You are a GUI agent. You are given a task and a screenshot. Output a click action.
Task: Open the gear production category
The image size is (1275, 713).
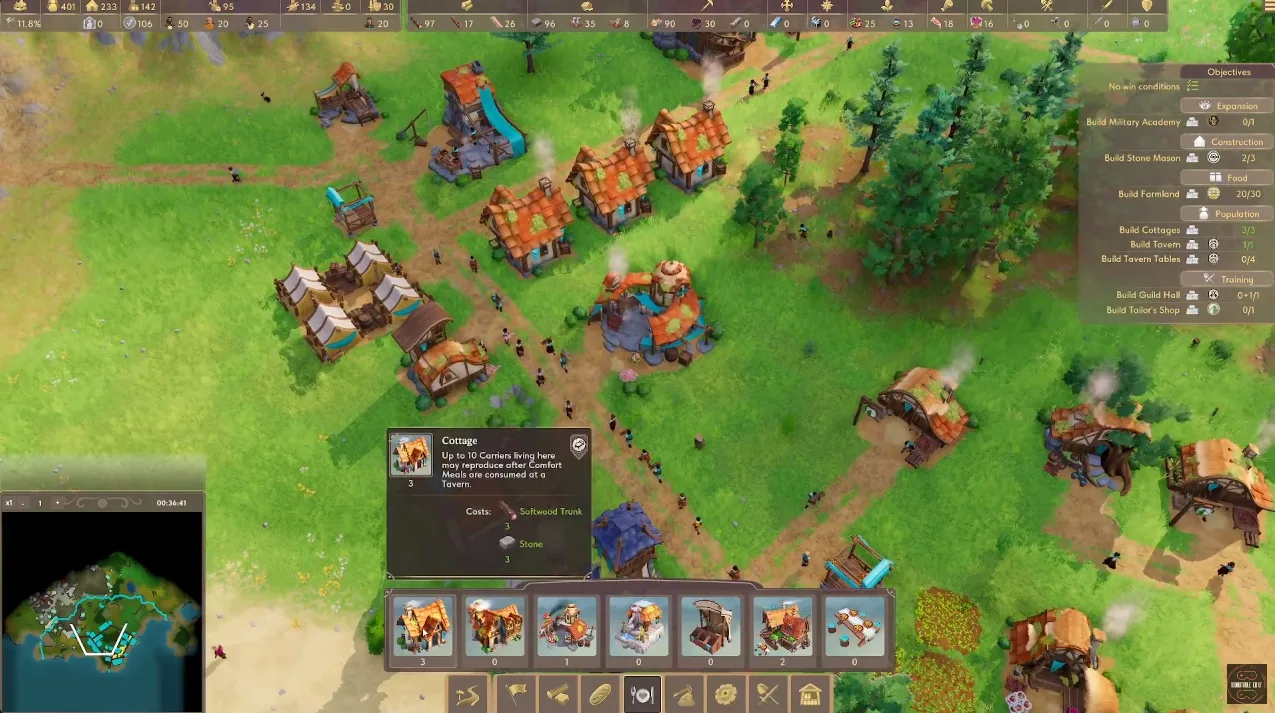click(725, 693)
